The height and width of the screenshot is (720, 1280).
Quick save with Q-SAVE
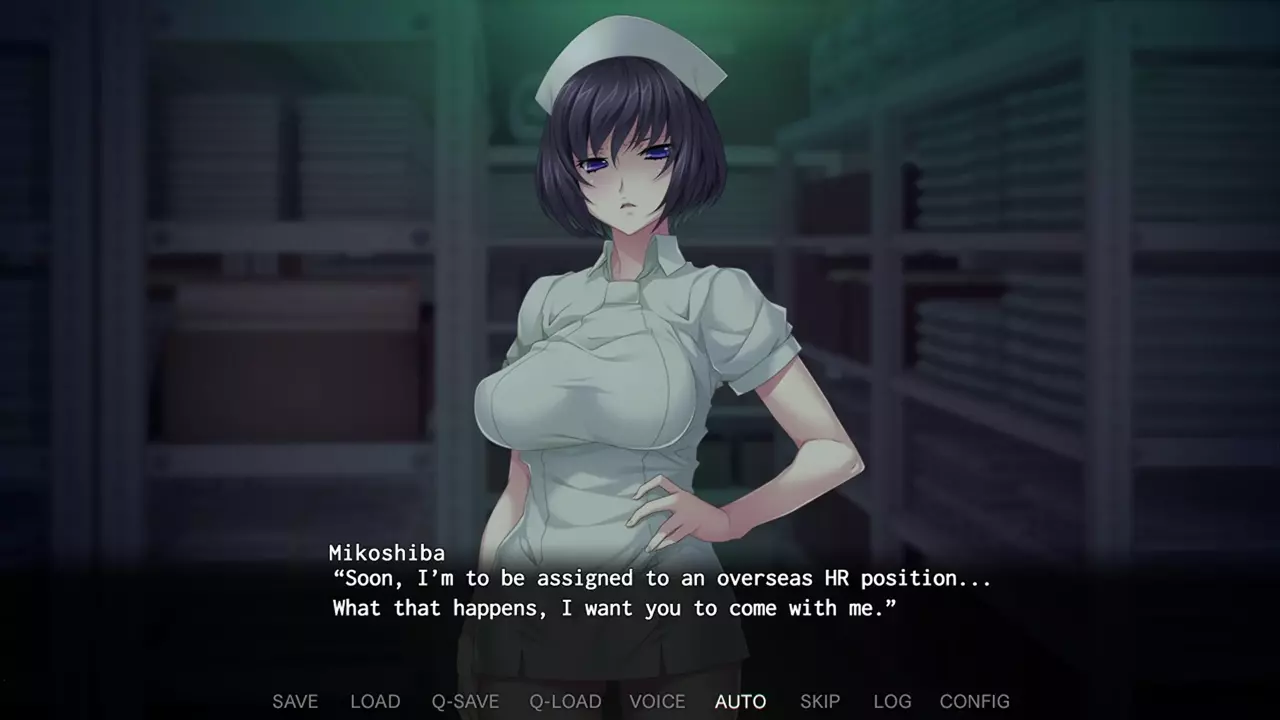click(465, 702)
